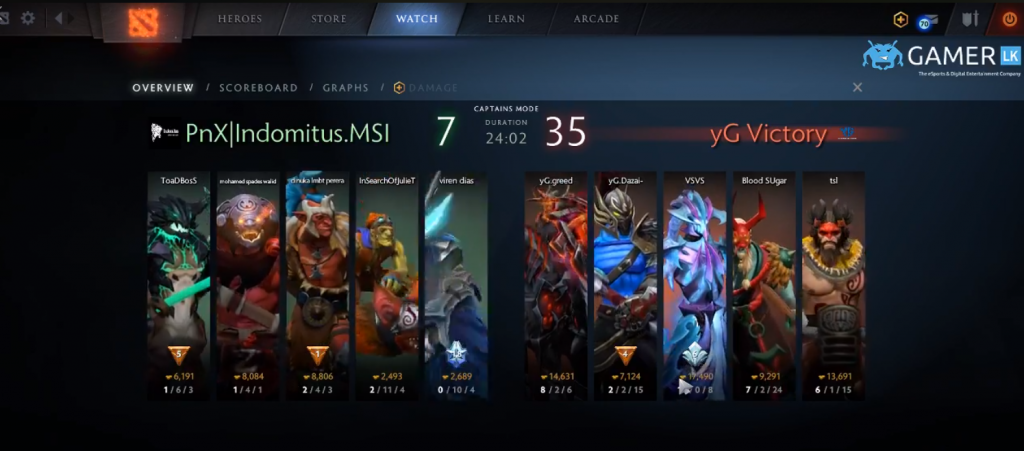Open the Learn section
The height and width of the screenshot is (451, 1024).
(507, 19)
